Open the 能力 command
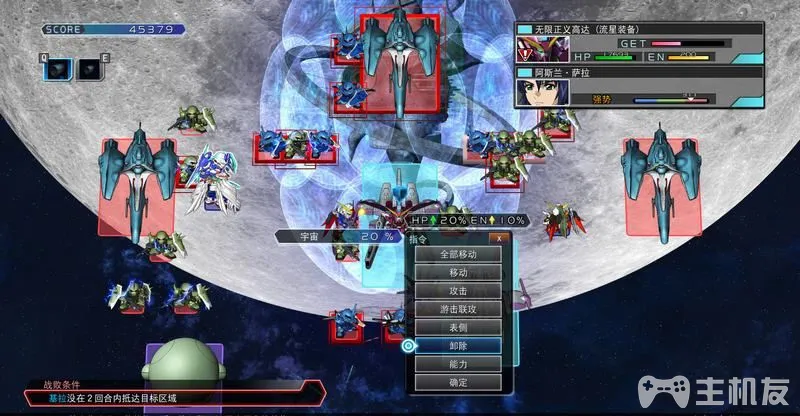The height and width of the screenshot is (416, 800). (457, 364)
